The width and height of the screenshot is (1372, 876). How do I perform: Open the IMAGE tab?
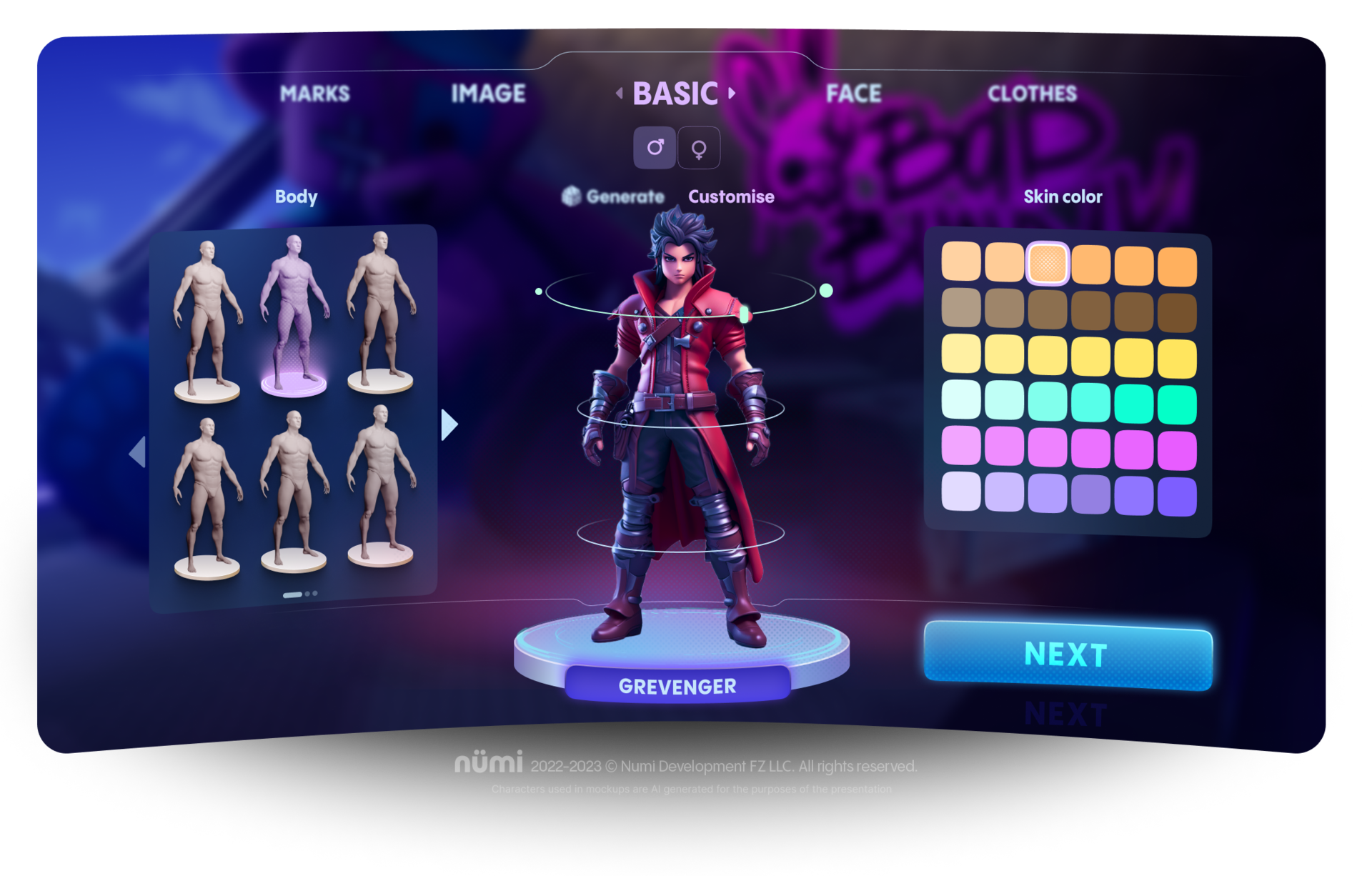(488, 94)
